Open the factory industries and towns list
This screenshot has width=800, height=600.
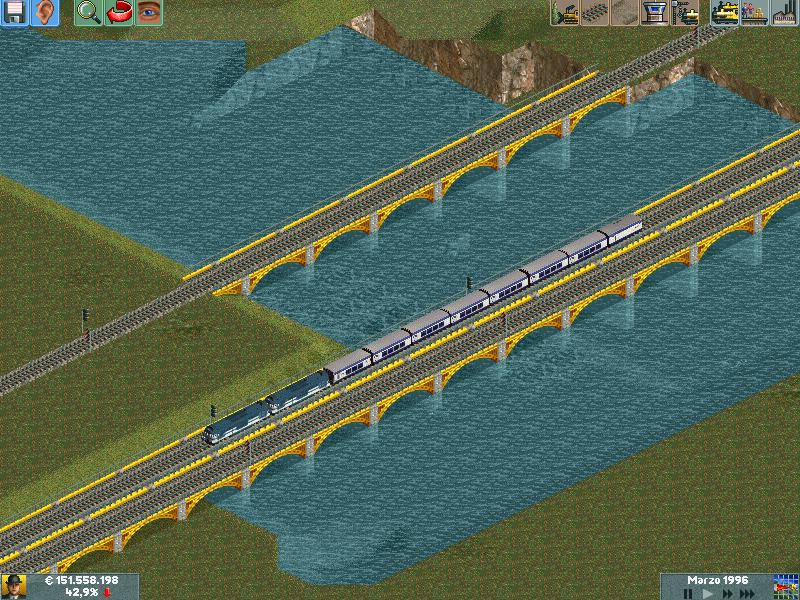pyautogui.click(x=784, y=13)
